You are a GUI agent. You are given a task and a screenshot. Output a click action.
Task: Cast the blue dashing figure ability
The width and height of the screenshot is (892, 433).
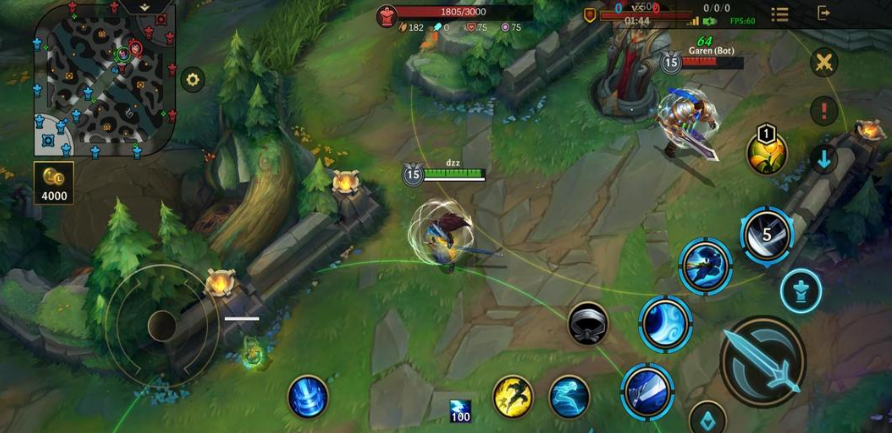(x=706, y=265)
